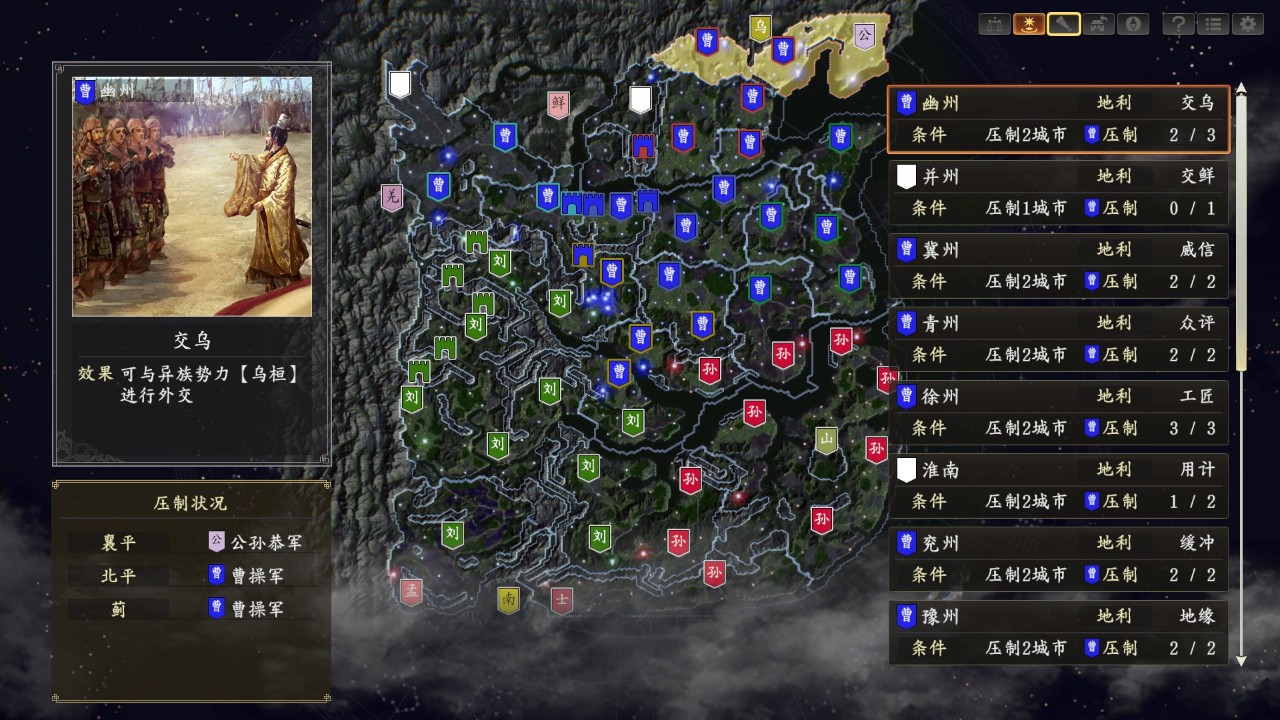Click the compass icon in the top toolbar
Viewport: 1280px width, 720px height.
(x=1133, y=24)
